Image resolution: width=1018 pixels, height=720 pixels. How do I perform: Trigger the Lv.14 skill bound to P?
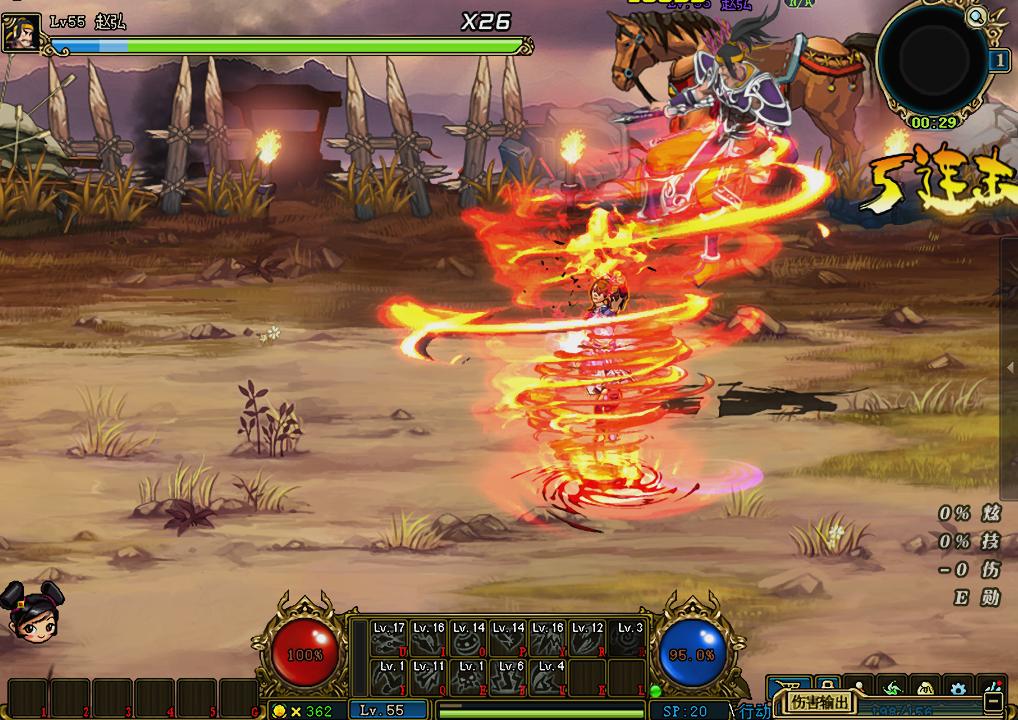[508, 638]
